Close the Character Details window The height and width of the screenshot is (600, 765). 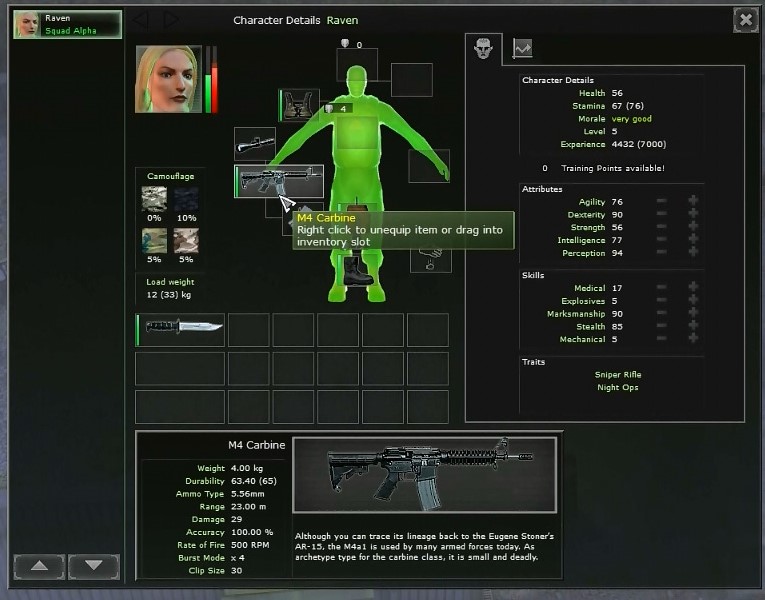(x=745, y=19)
